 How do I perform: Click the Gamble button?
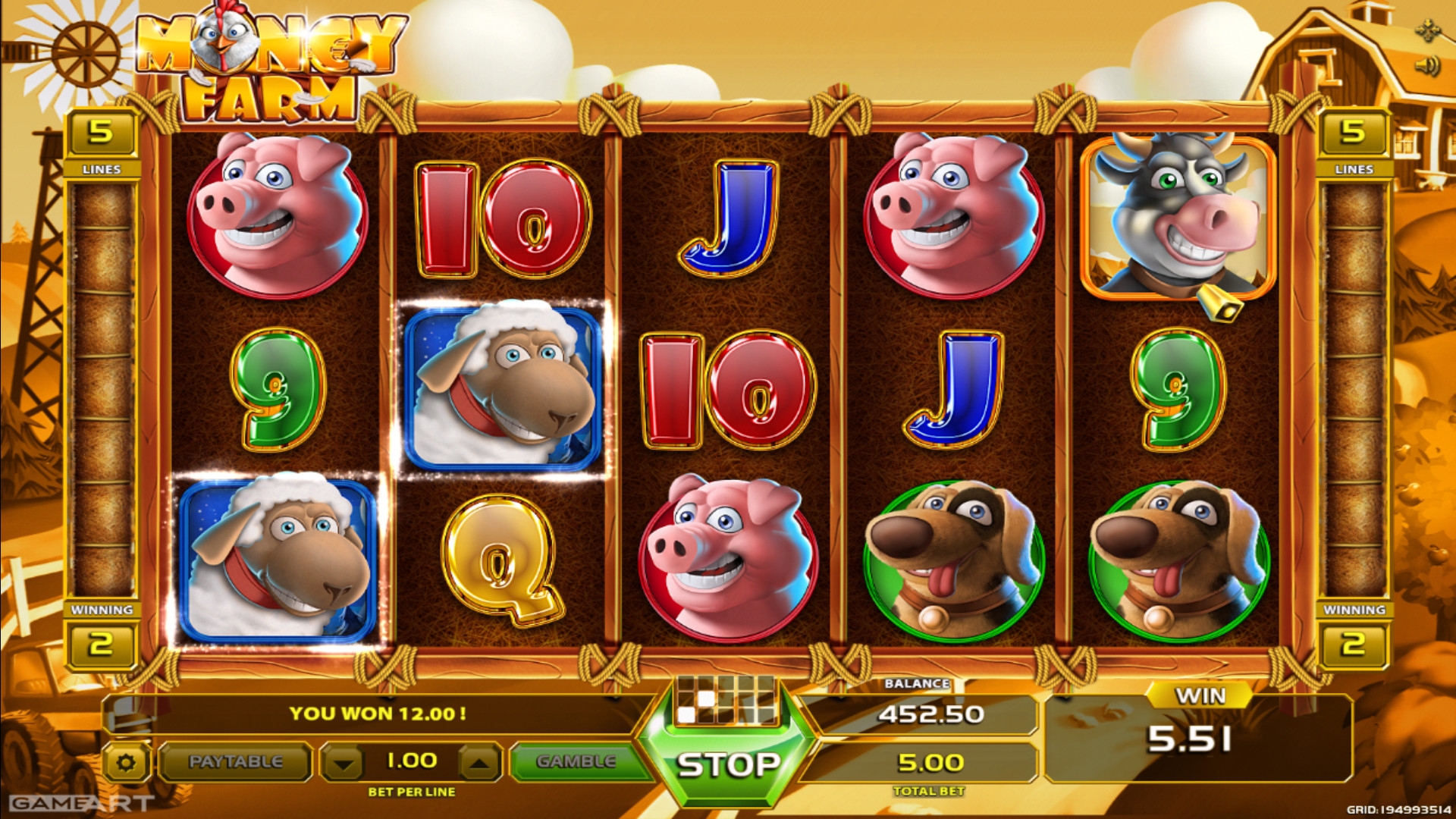(576, 761)
